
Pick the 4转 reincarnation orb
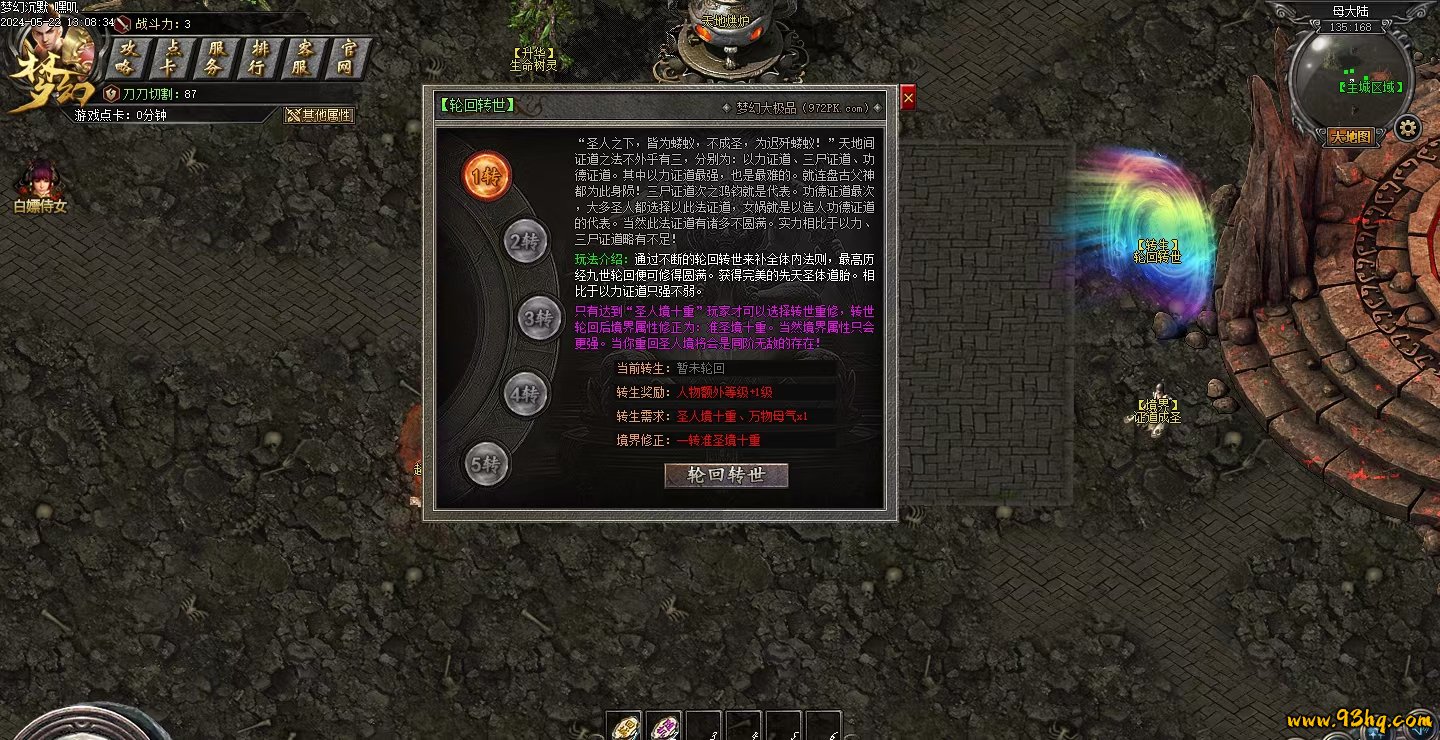point(525,394)
